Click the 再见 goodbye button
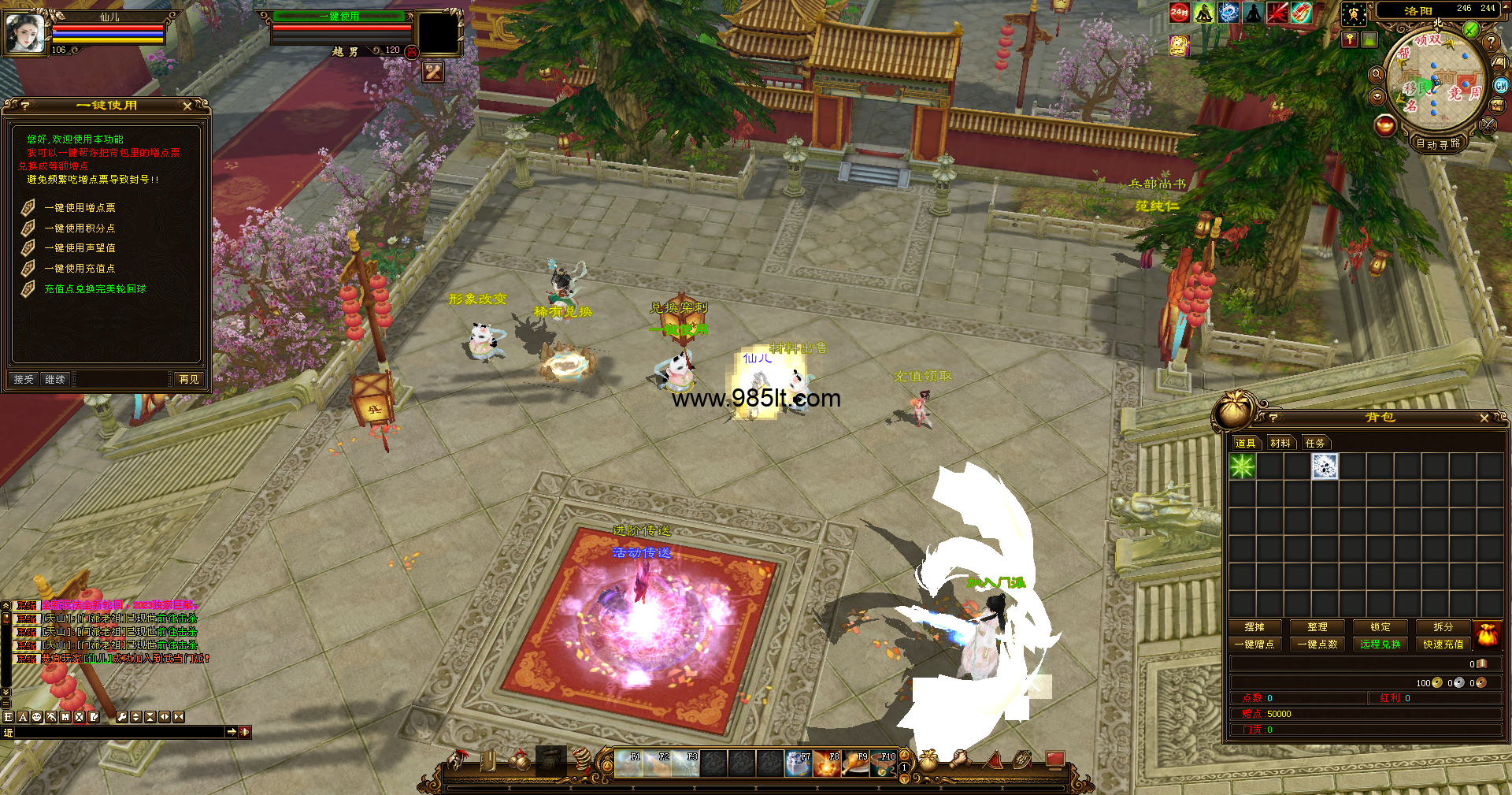This screenshot has height=795, width=1512. pyautogui.click(x=189, y=380)
